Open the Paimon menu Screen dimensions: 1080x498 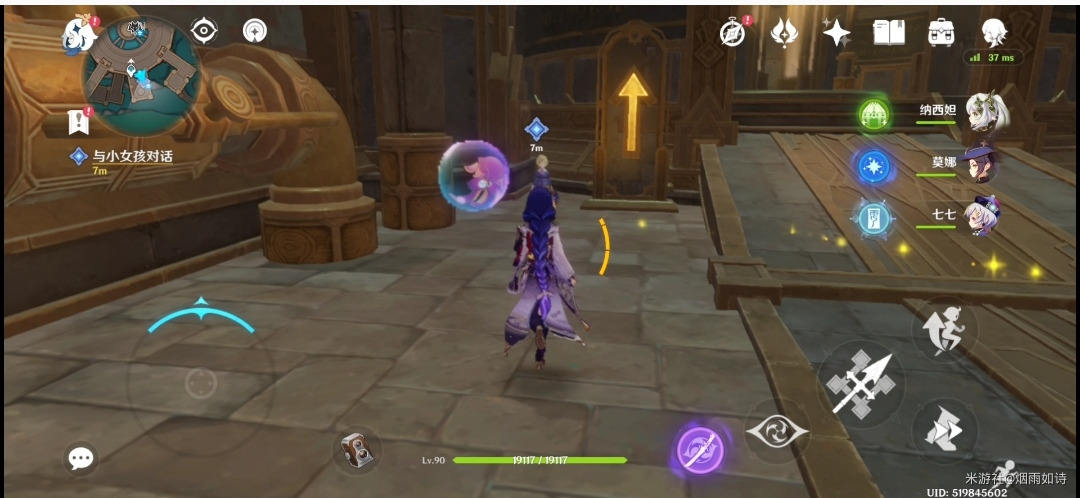click(x=78, y=33)
